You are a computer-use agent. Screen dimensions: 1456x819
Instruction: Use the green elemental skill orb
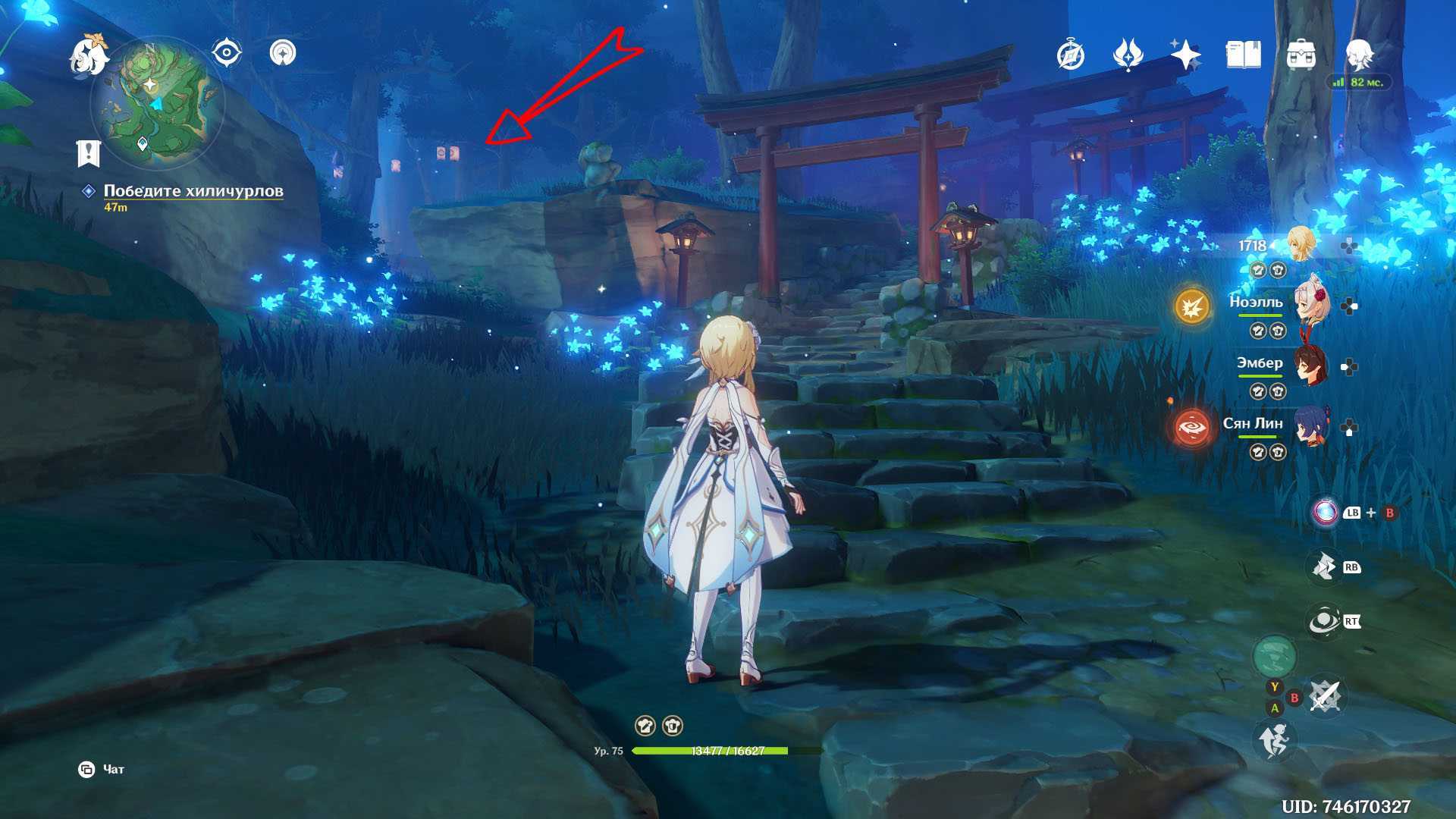coord(1274,656)
